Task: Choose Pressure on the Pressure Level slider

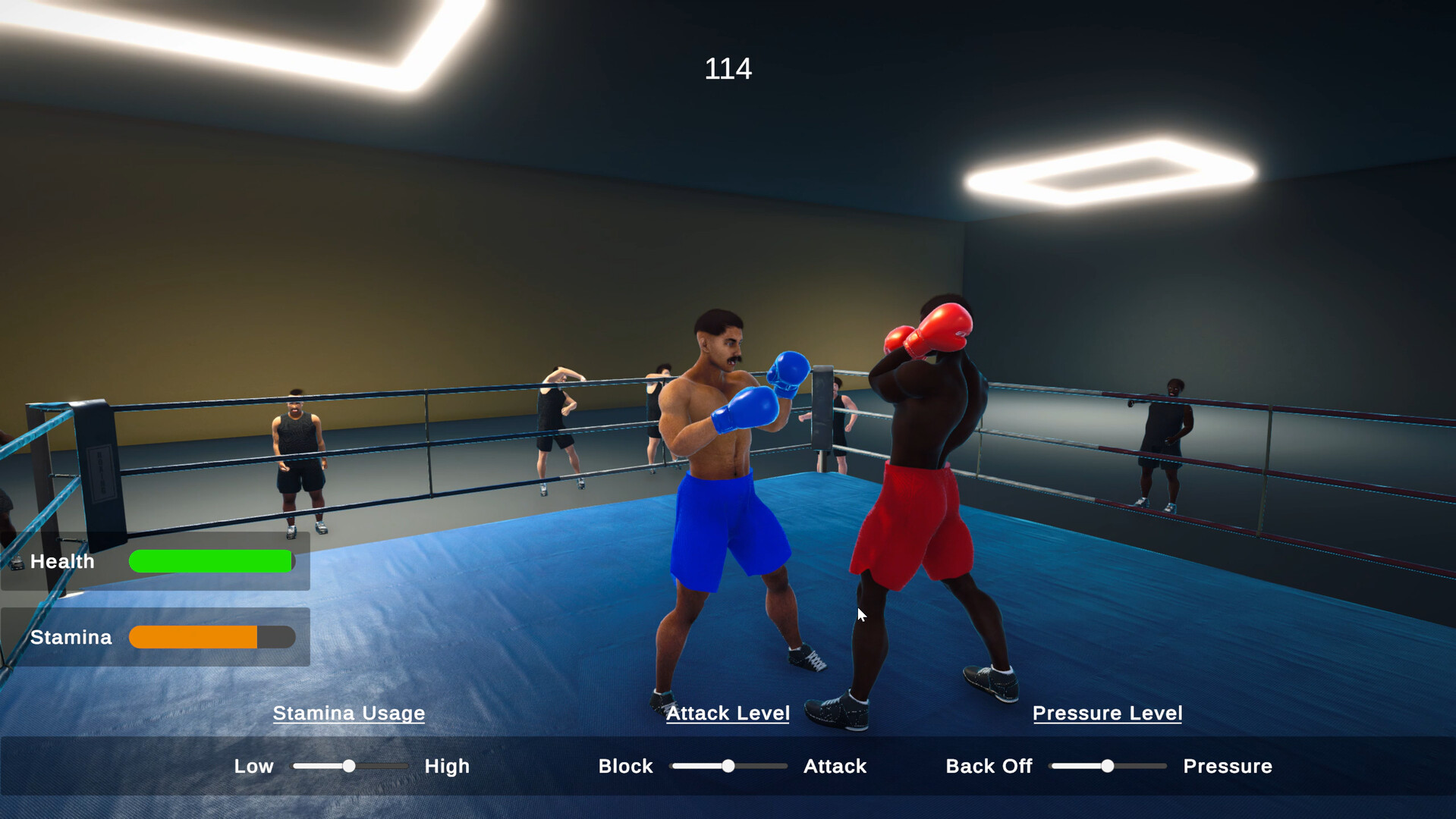Action: pyautogui.click(x=1227, y=766)
